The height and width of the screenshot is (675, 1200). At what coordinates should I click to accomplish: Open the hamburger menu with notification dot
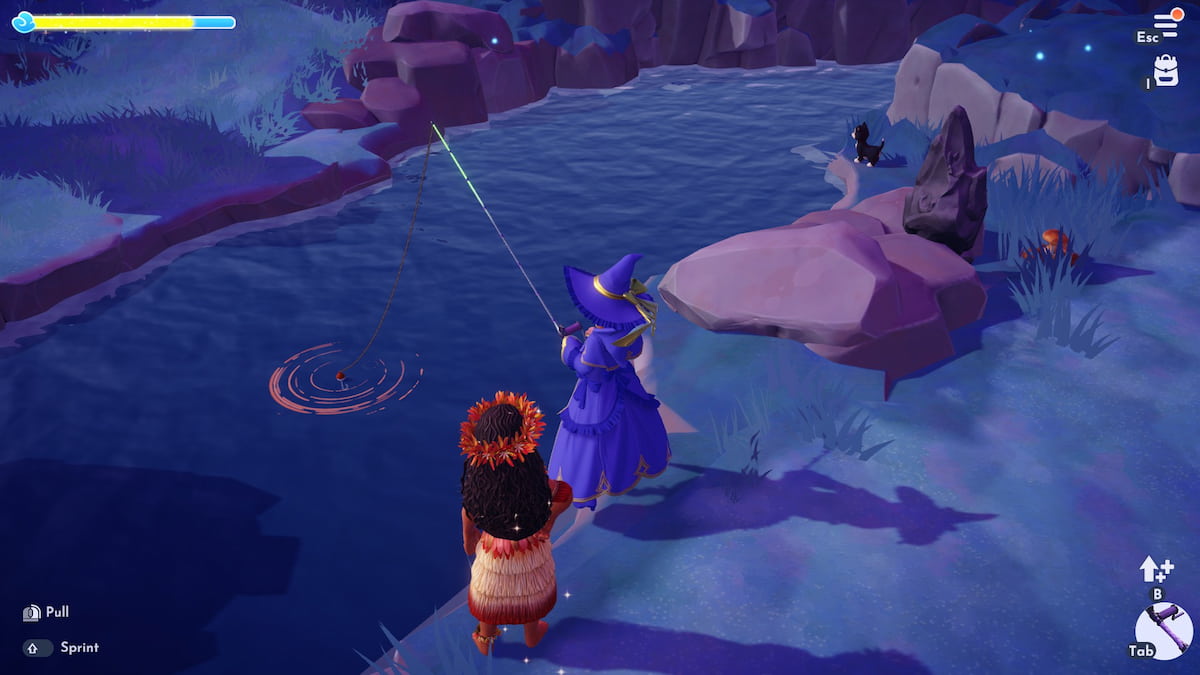click(x=1166, y=22)
